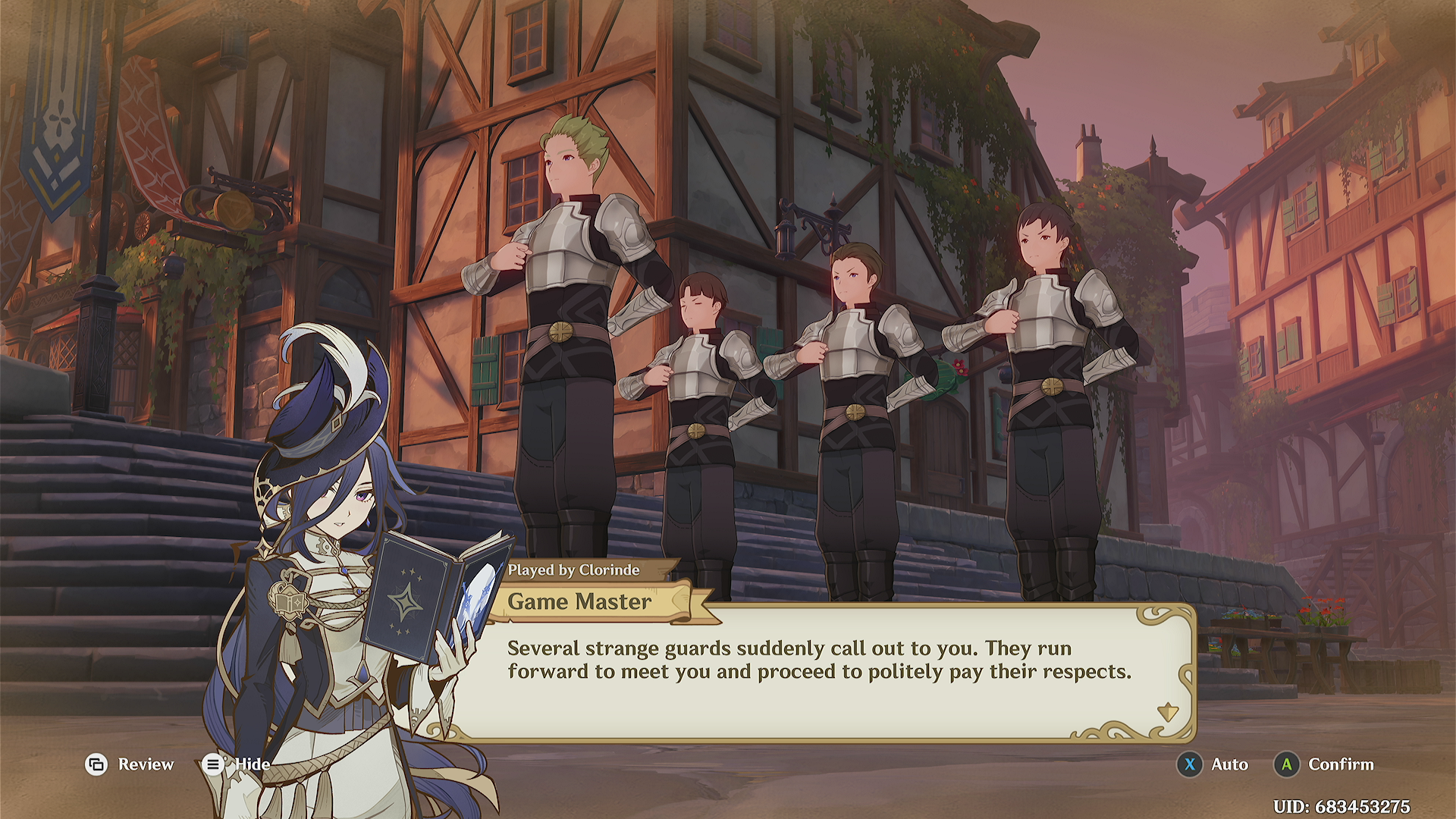Turn on Auto dialogue advance
The image size is (1456, 819).
point(1213,764)
